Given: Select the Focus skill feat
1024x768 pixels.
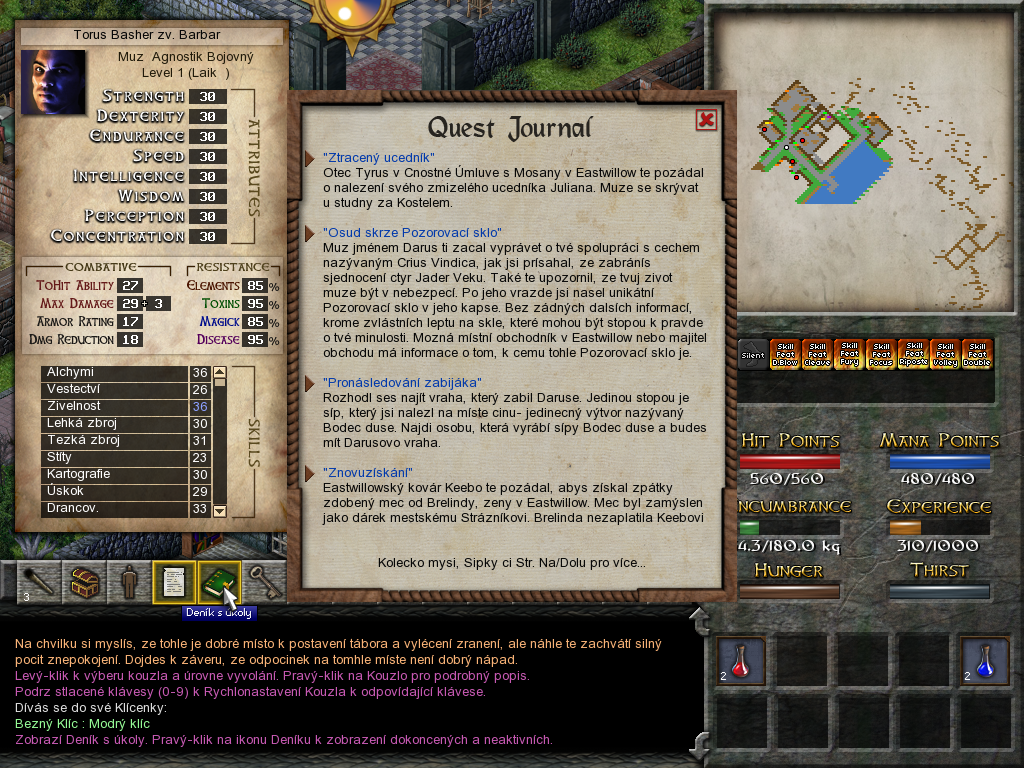Looking at the screenshot, I should [x=881, y=354].
